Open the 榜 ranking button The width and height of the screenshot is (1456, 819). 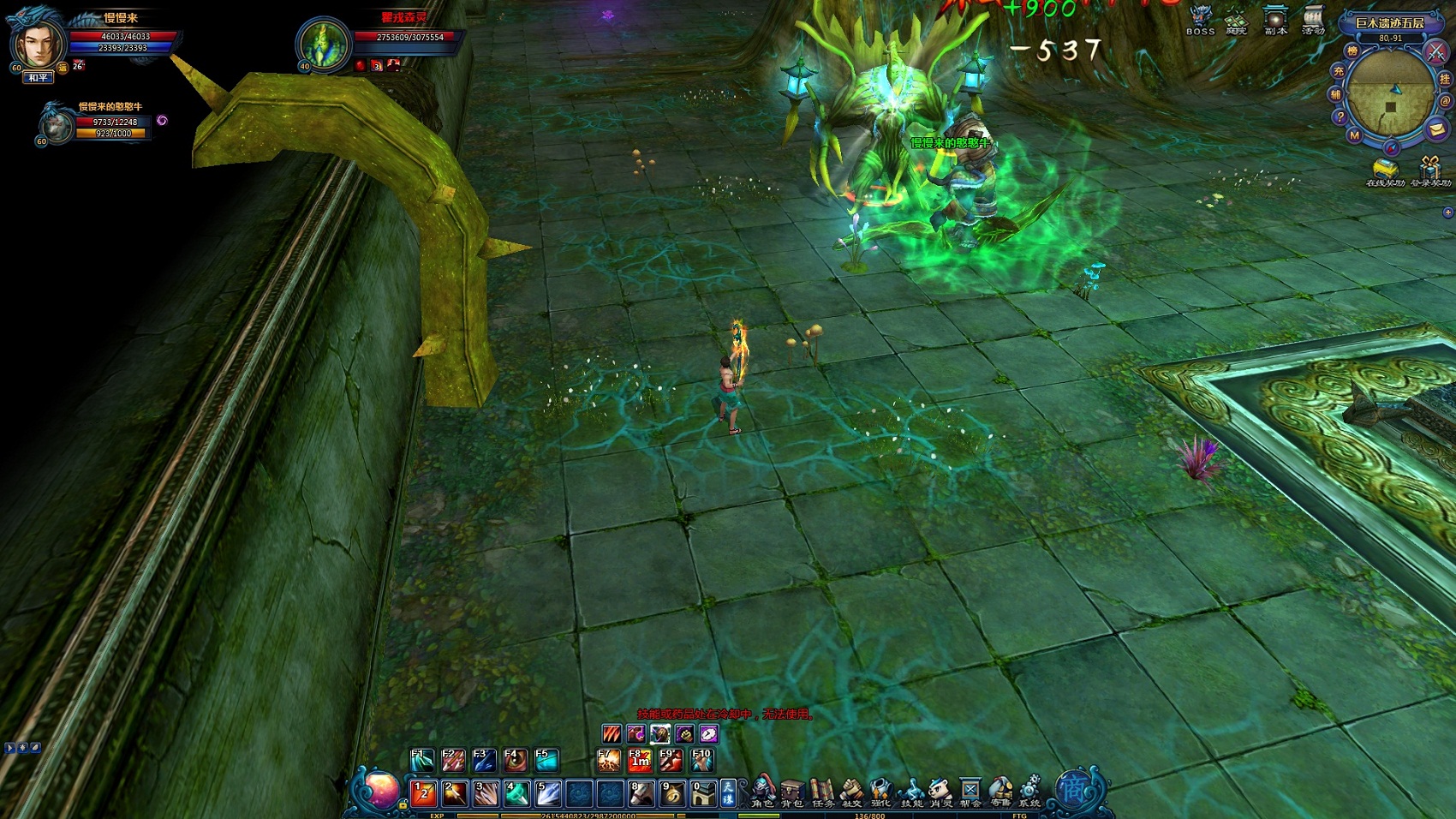click(x=1352, y=51)
